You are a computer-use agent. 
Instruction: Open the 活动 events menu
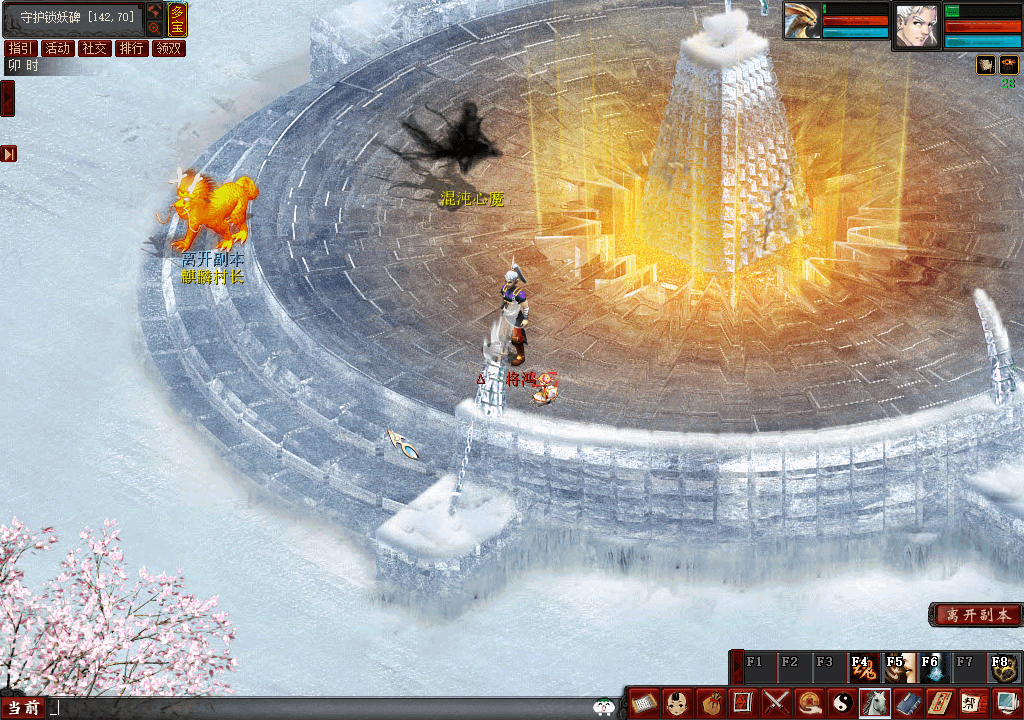pos(58,48)
